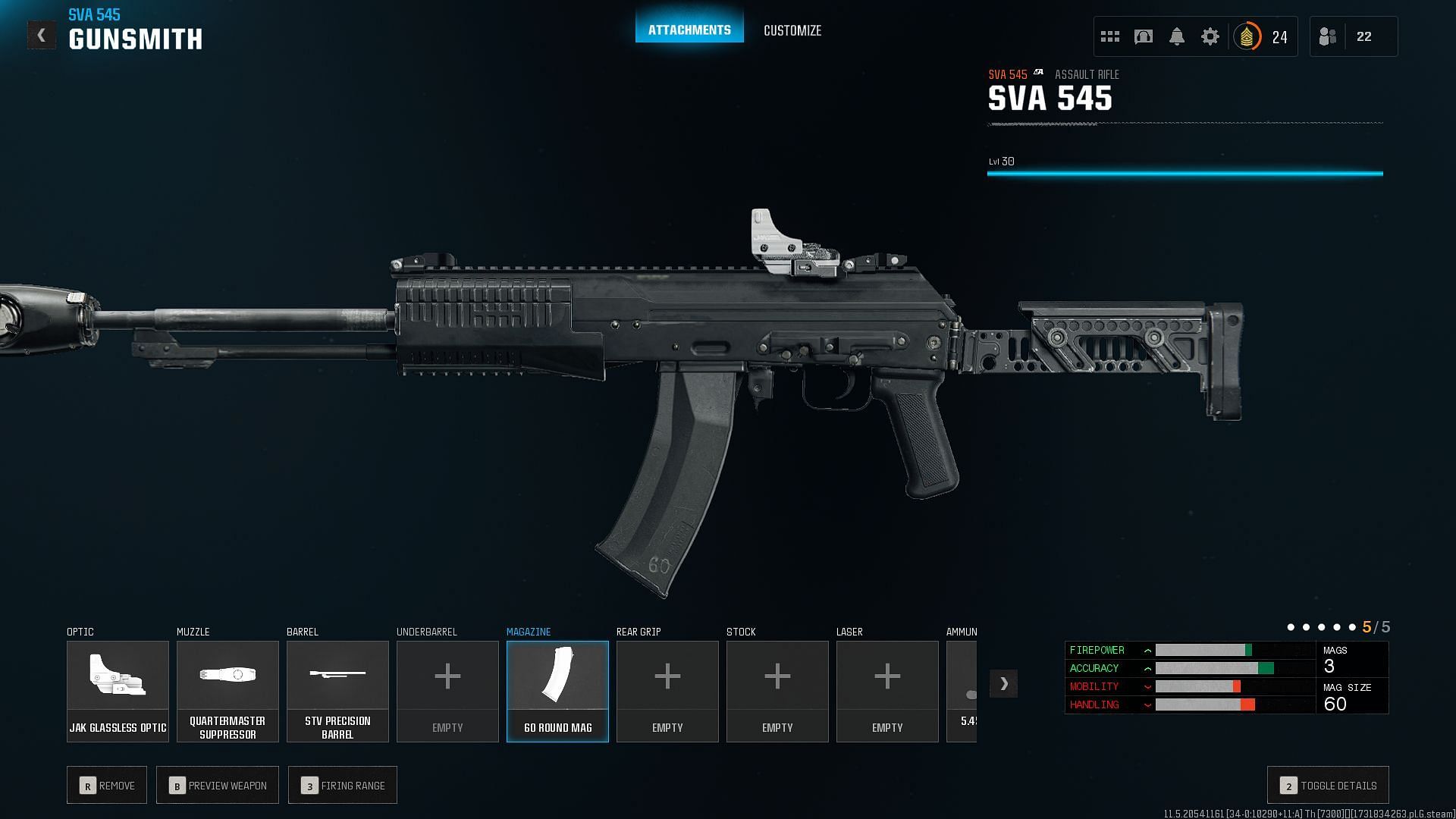This screenshot has width=1456, height=819.
Task: Show more attachment slots with right arrow
Action: pyautogui.click(x=1003, y=683)
